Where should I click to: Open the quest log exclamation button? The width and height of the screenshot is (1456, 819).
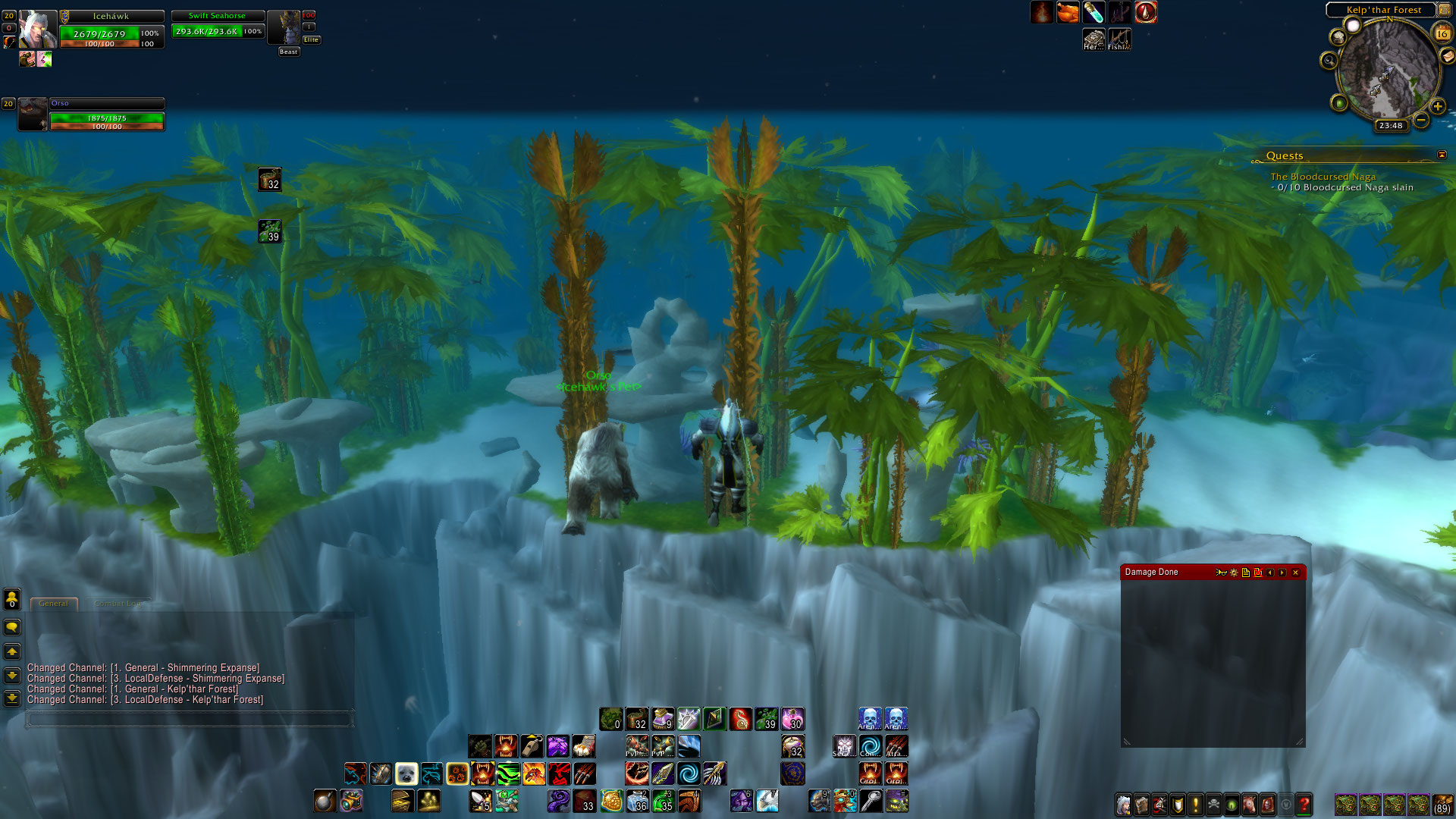(1196, 804)
